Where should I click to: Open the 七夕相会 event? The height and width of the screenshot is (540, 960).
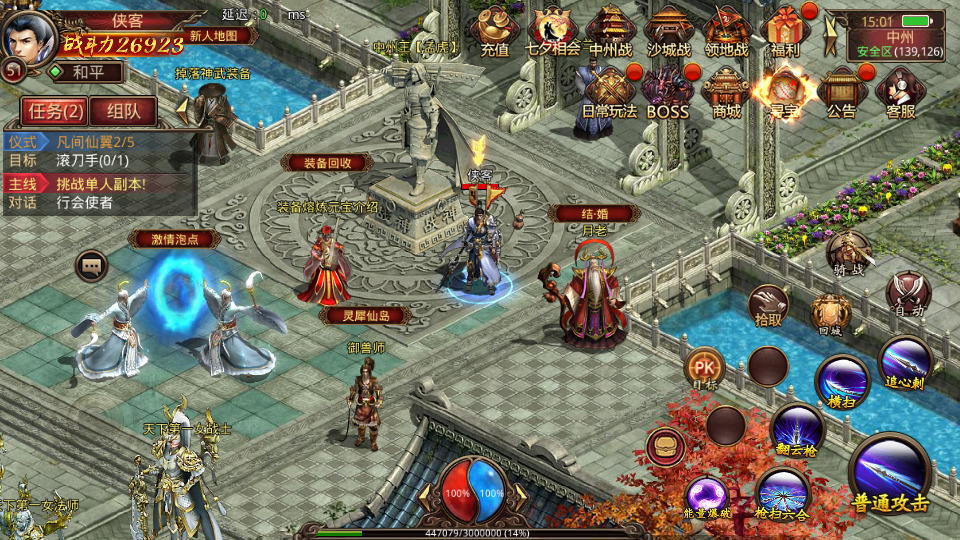coord(553,30)
